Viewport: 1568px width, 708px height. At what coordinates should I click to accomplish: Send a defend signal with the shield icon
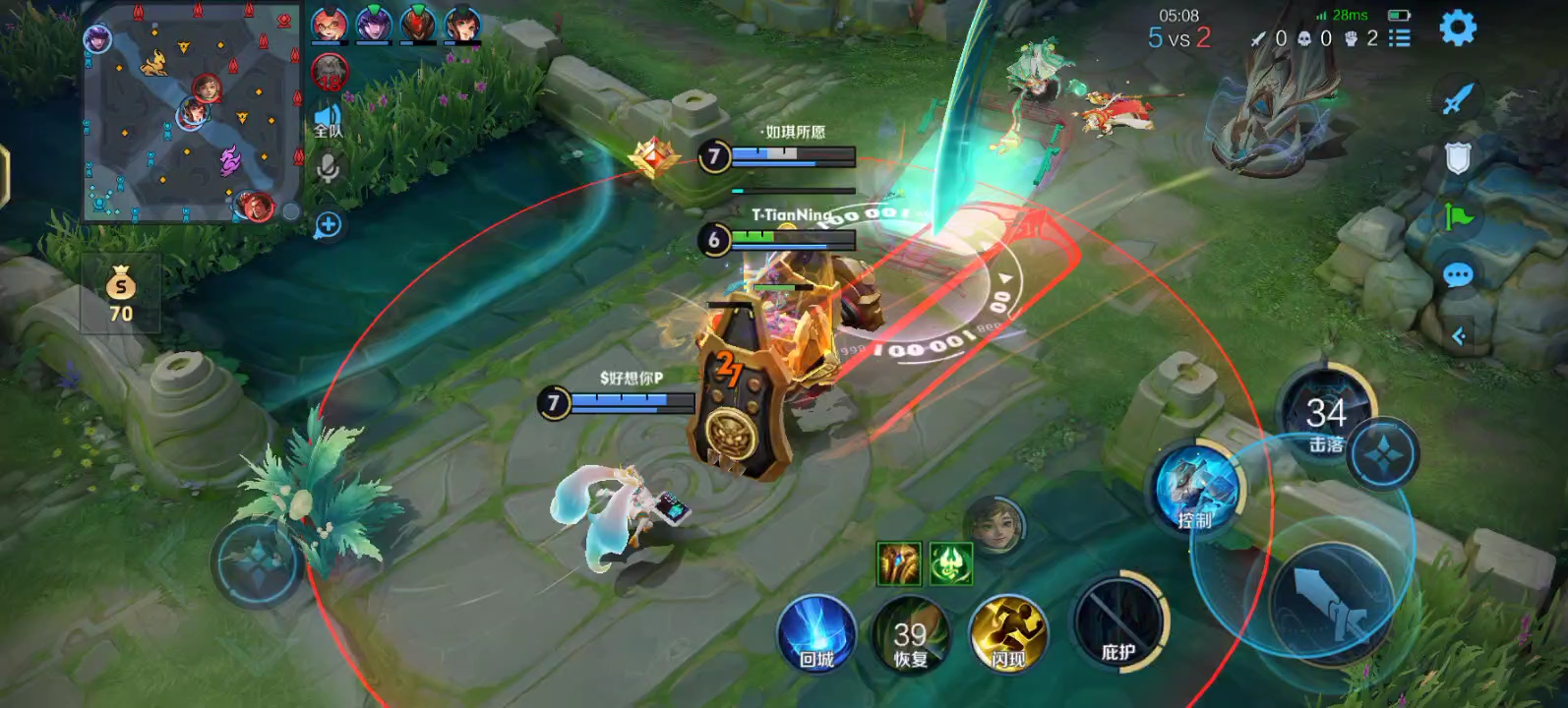[1458, 157]
